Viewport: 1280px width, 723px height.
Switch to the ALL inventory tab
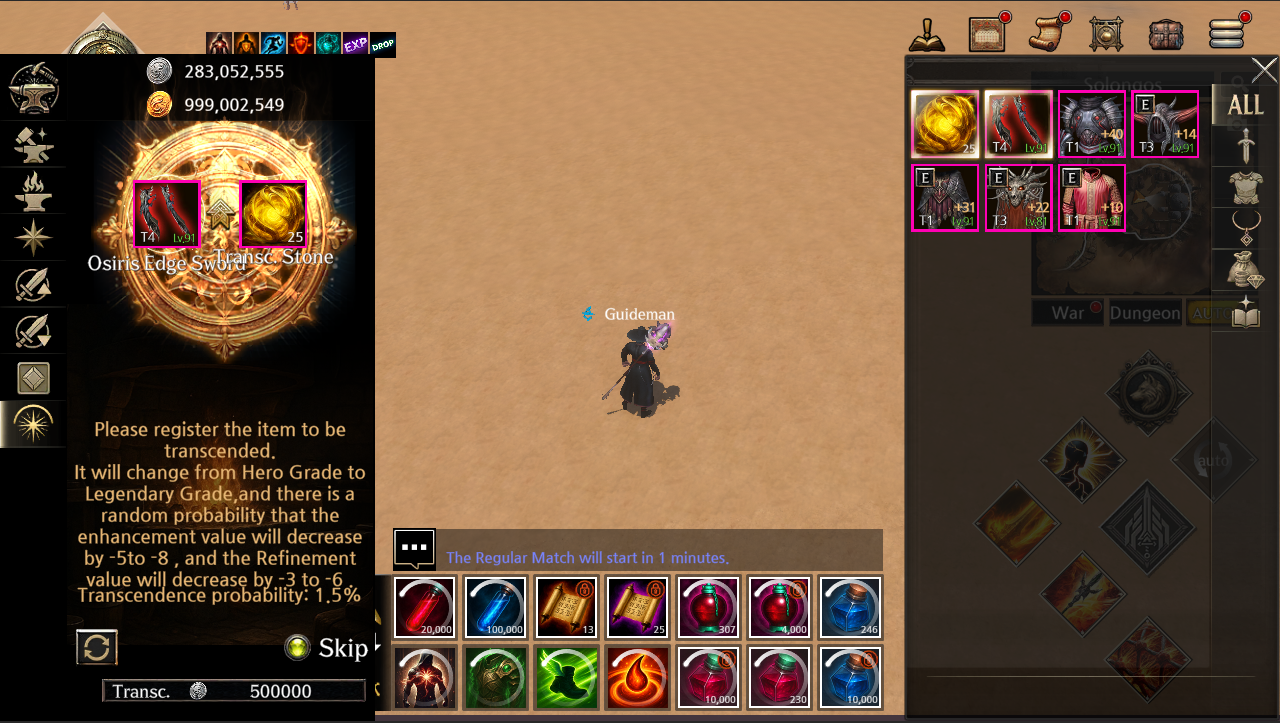pyautogui.click(x=1245, y=105)
